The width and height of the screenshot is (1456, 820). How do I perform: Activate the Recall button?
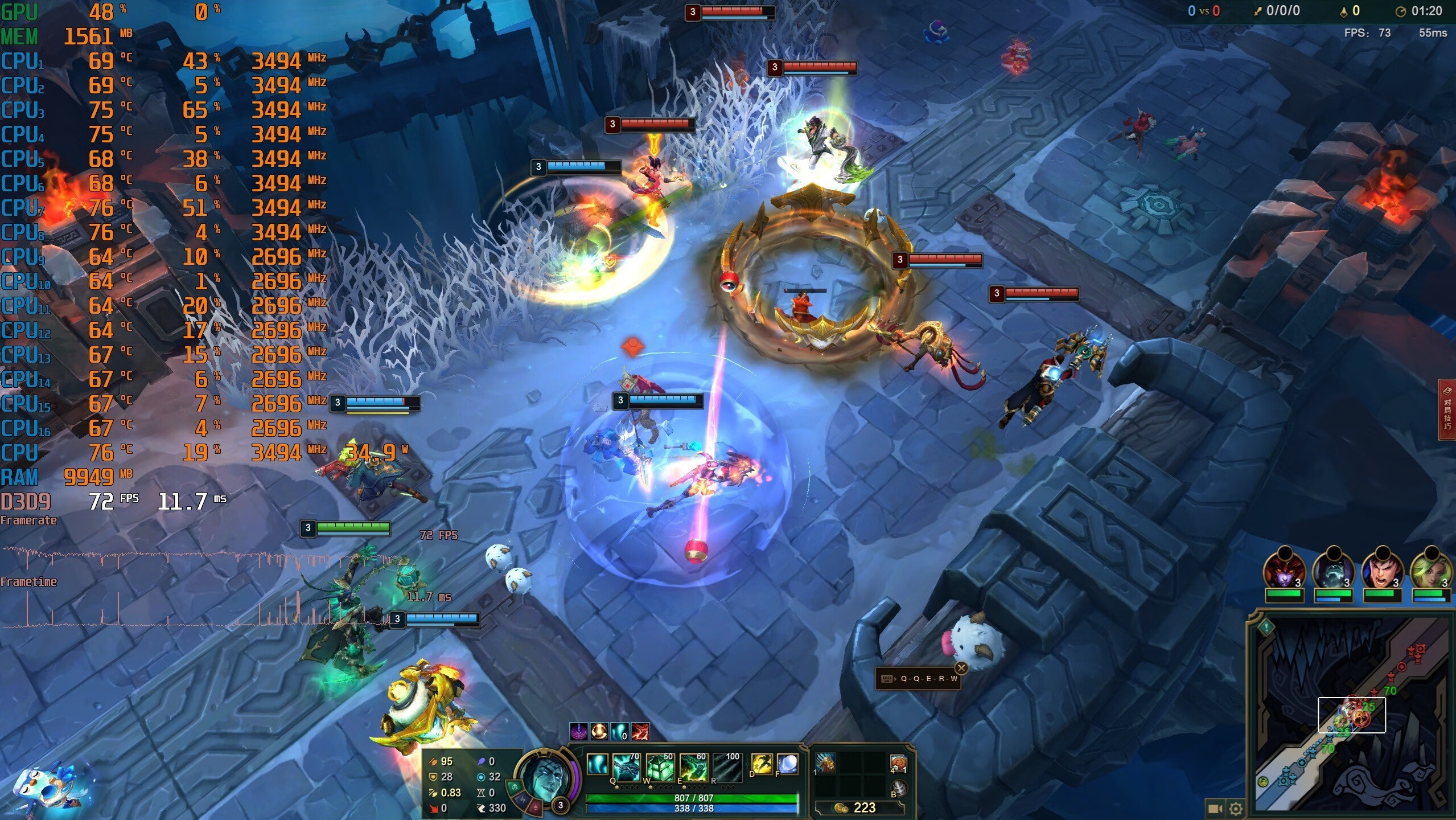click(898, 789)
